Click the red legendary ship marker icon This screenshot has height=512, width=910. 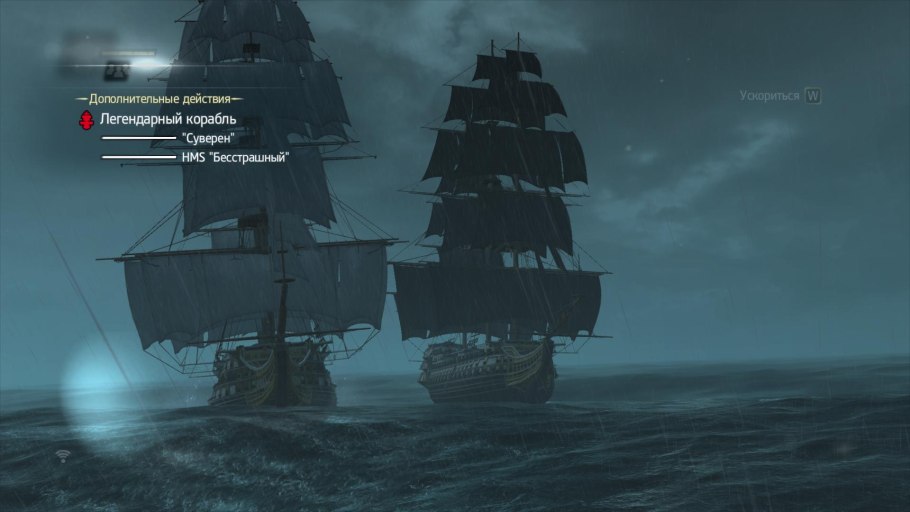87,120
